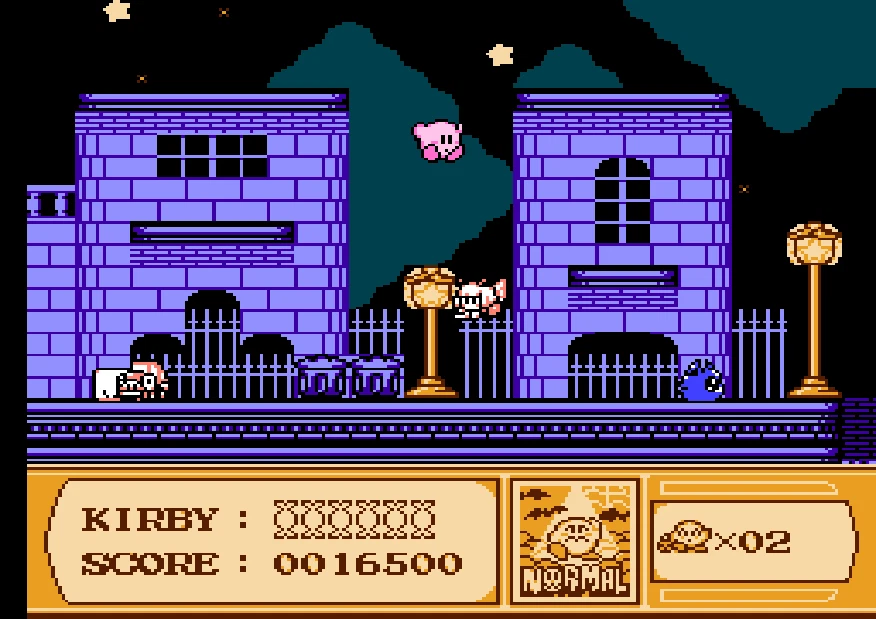876x619 pixels.
Task: Select the Normal copy ability card
Action: (x=574, y=541)
